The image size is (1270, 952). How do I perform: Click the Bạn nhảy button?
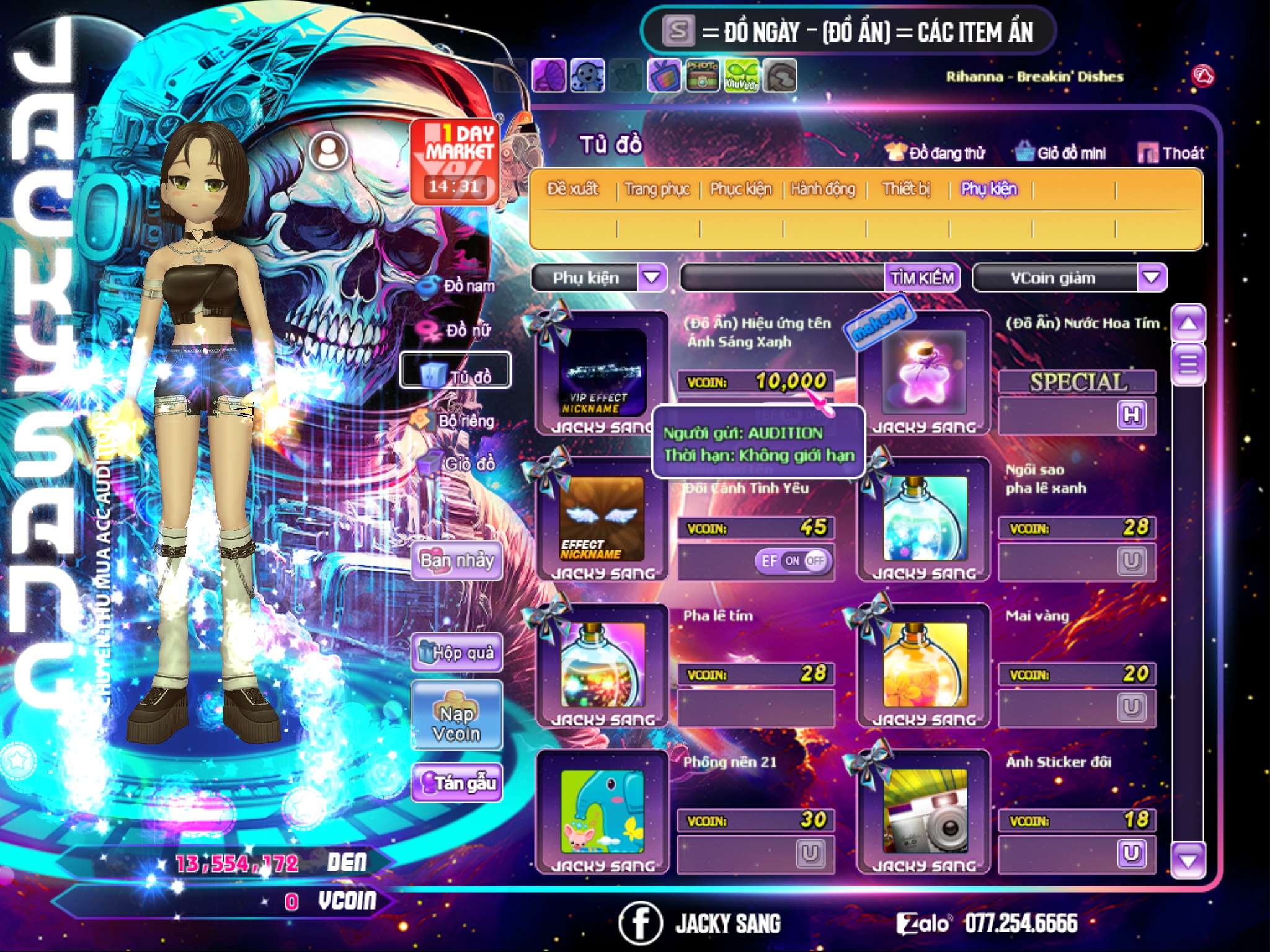tap(456, 561)
